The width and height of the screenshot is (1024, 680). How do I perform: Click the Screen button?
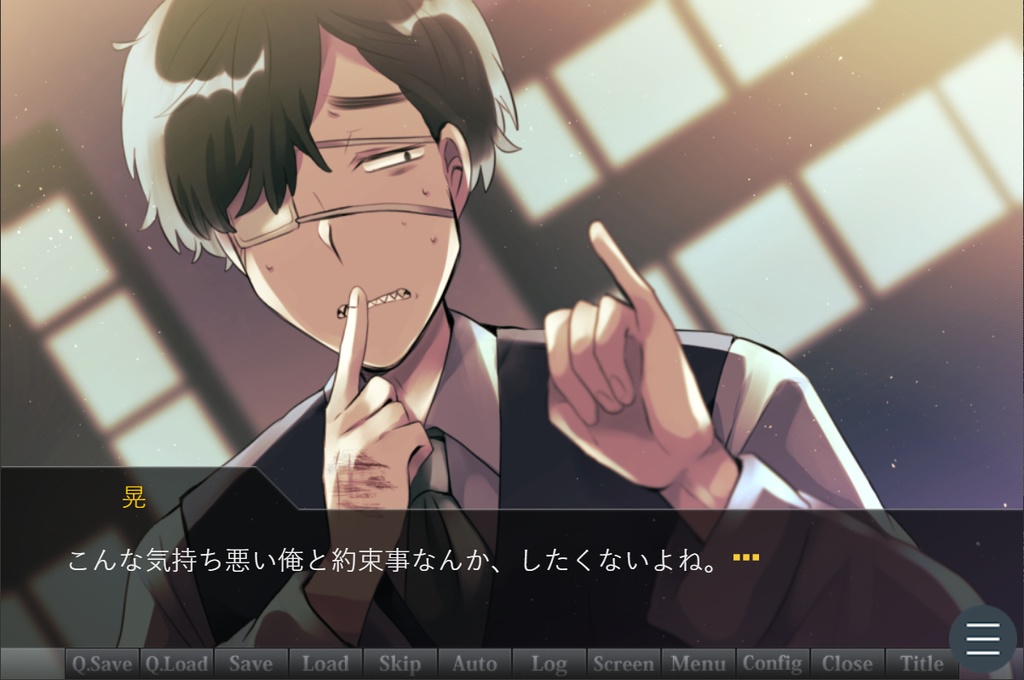[x=624, y=663]
